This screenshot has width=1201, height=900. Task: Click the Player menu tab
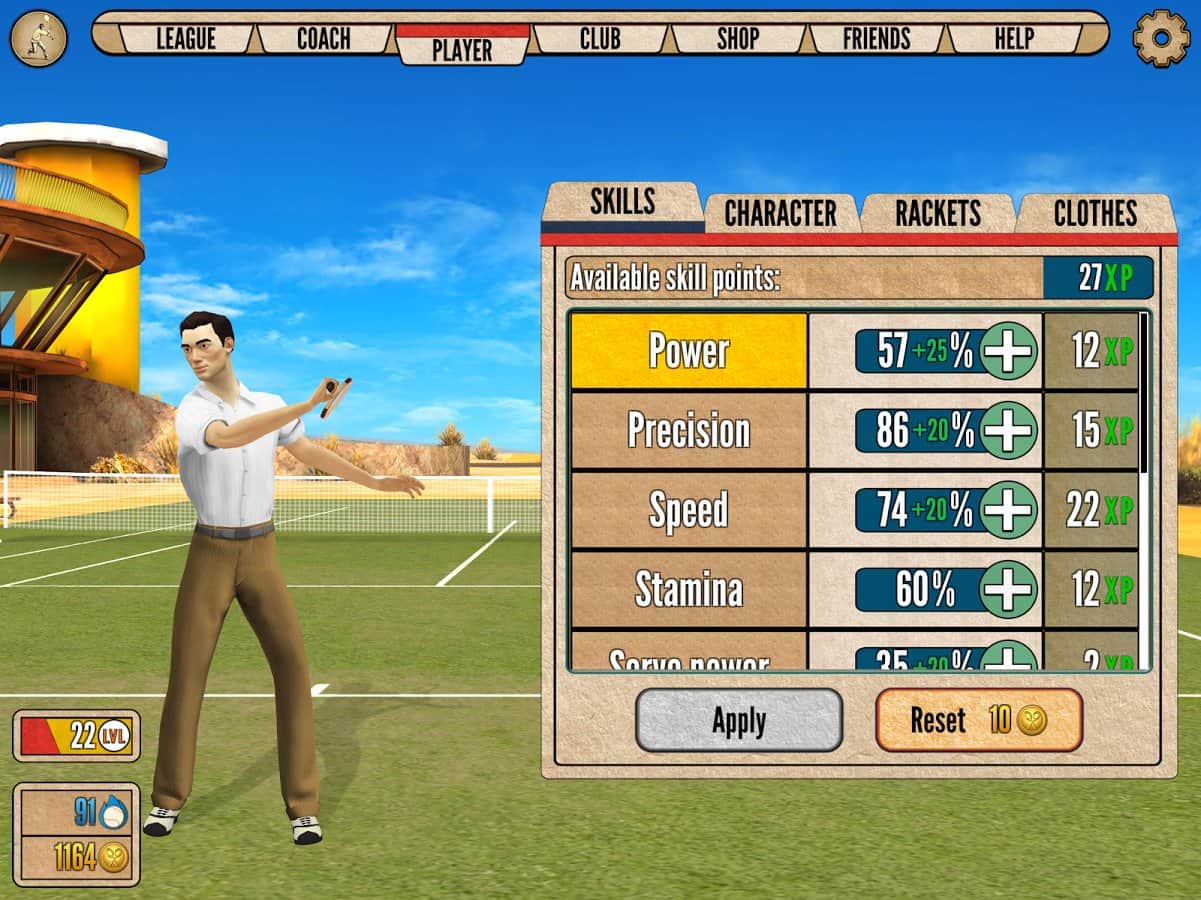(x=462, y=48)
